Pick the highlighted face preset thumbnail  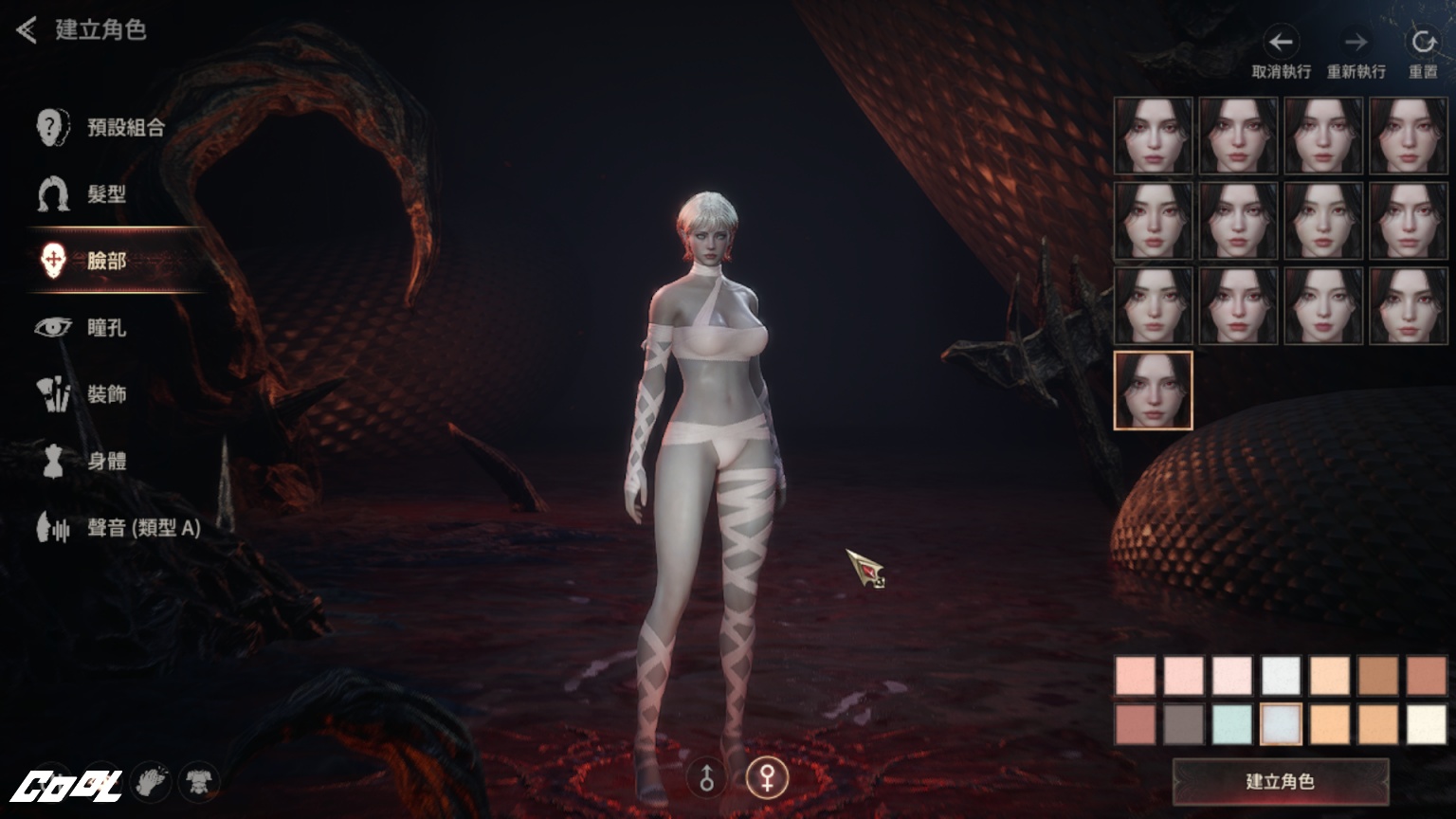tap(1153, 391)
